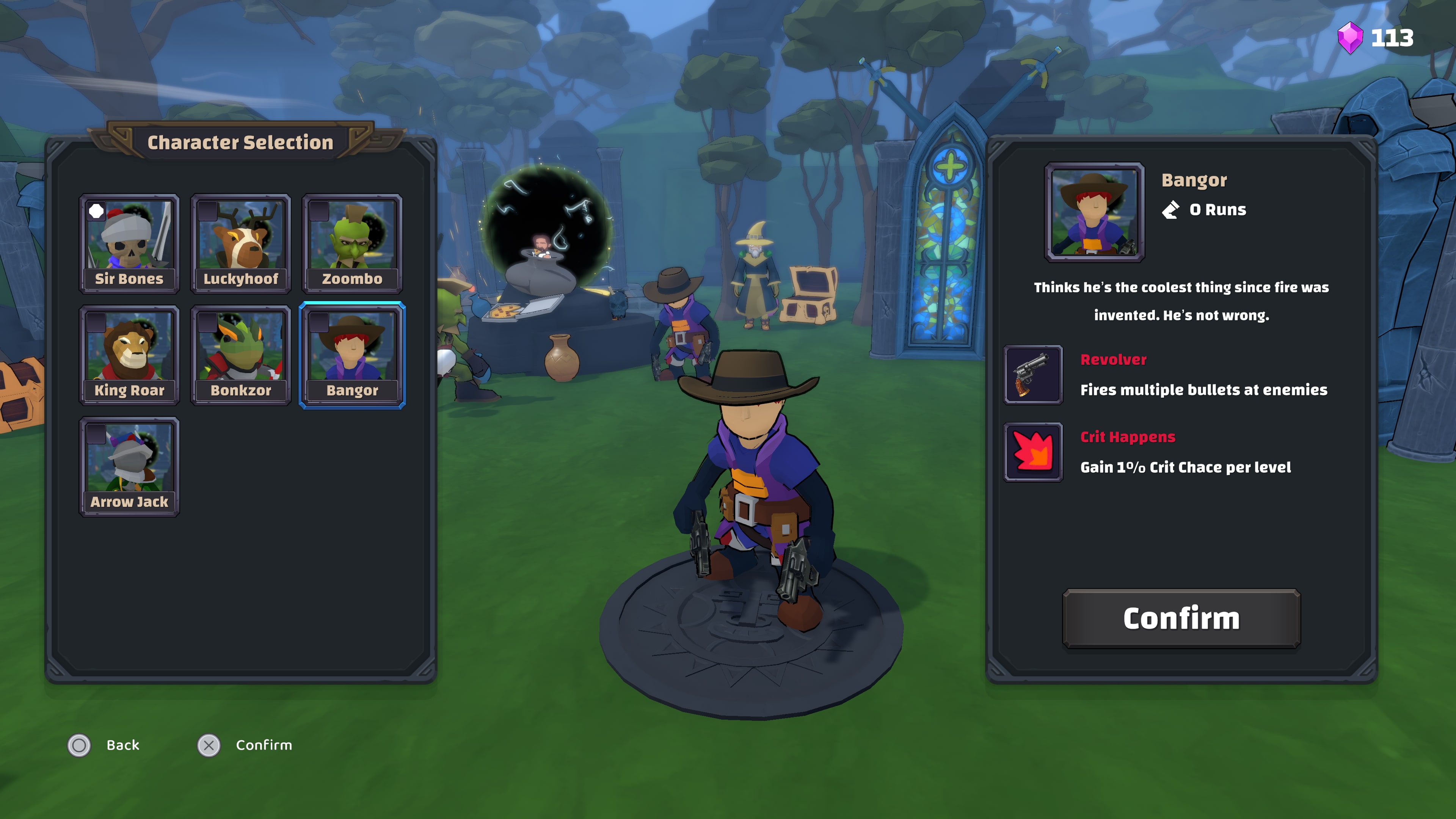Click the Confirm X button prompt
Screen dimensions: 1456x819
[x=209, y=745]
